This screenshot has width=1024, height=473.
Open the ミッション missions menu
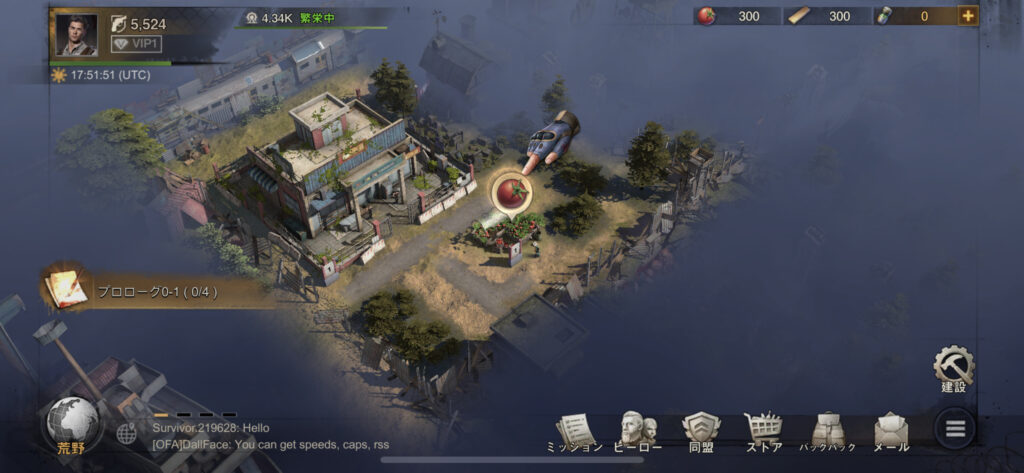click(575, 432)
